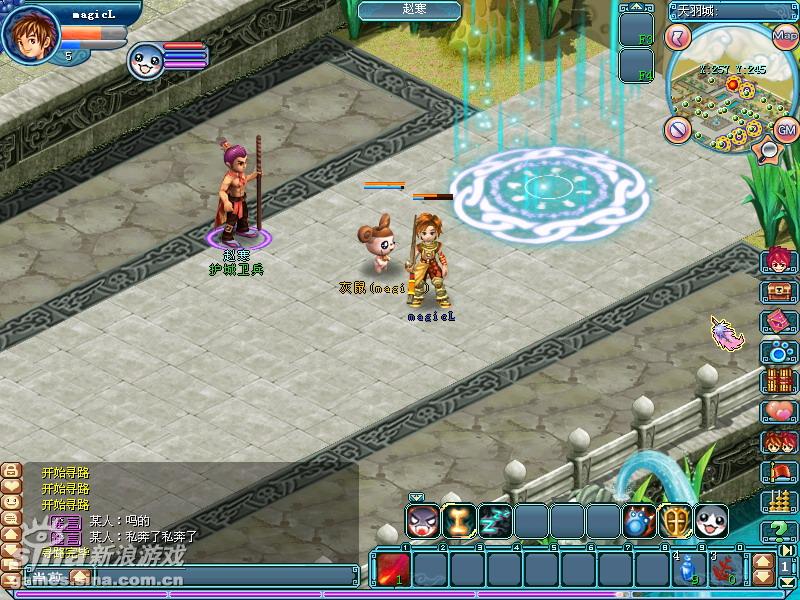Image resolution: width=800 pixels, height=600 pixels.
Task: Use the blue potion in the hotbar
Action: tap(686, 568)
